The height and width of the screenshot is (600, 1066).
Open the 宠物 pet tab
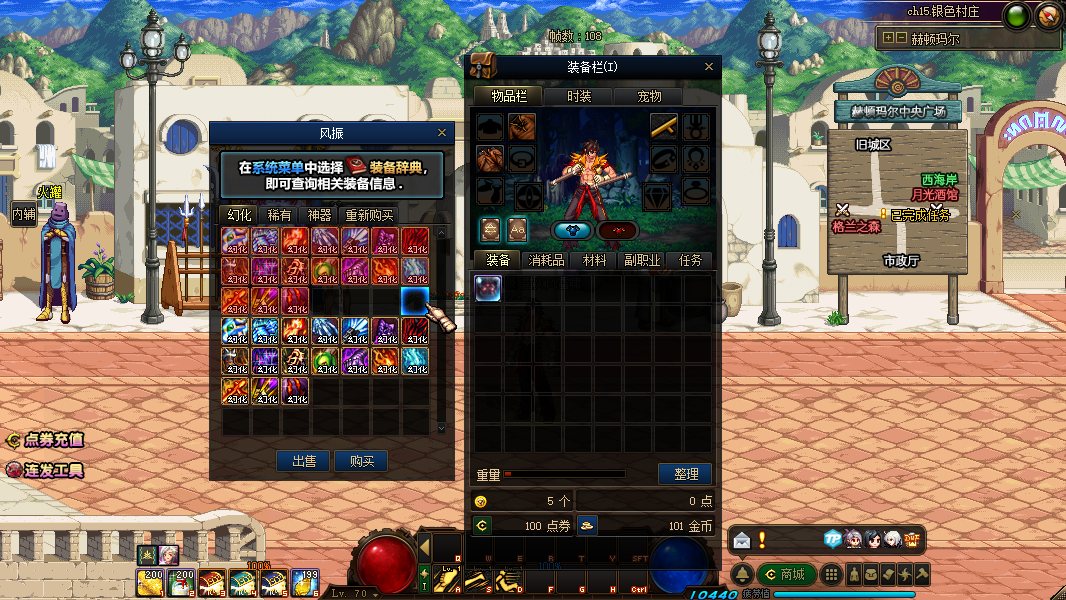[x=650, y=96]
